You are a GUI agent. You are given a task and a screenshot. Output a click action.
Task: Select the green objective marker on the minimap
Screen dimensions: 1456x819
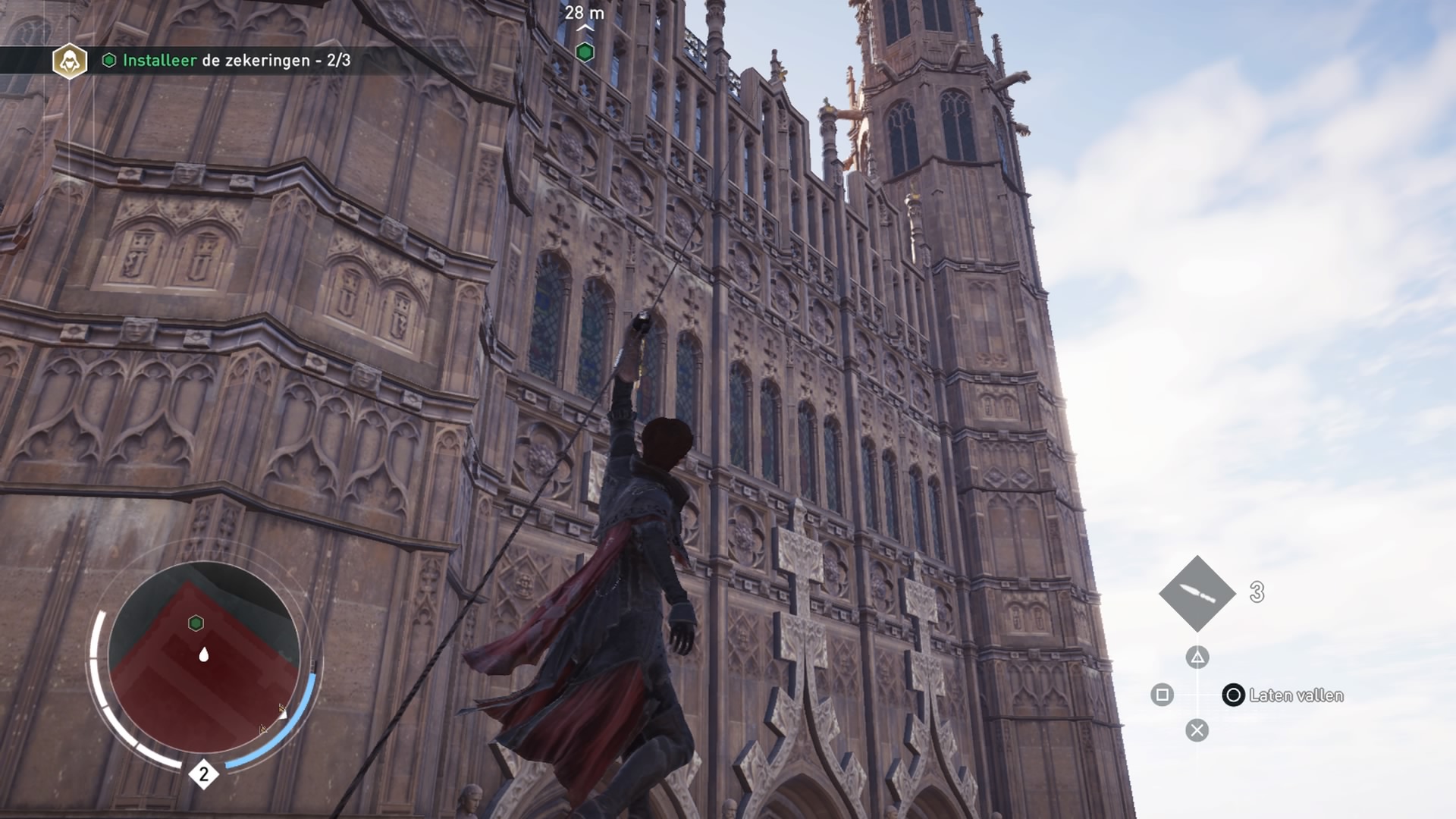point(196,623)
